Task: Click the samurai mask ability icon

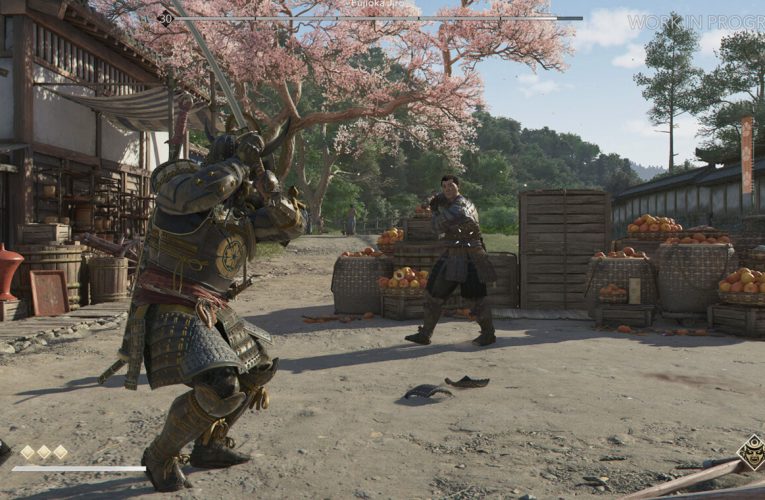Action: click(751, 451)
